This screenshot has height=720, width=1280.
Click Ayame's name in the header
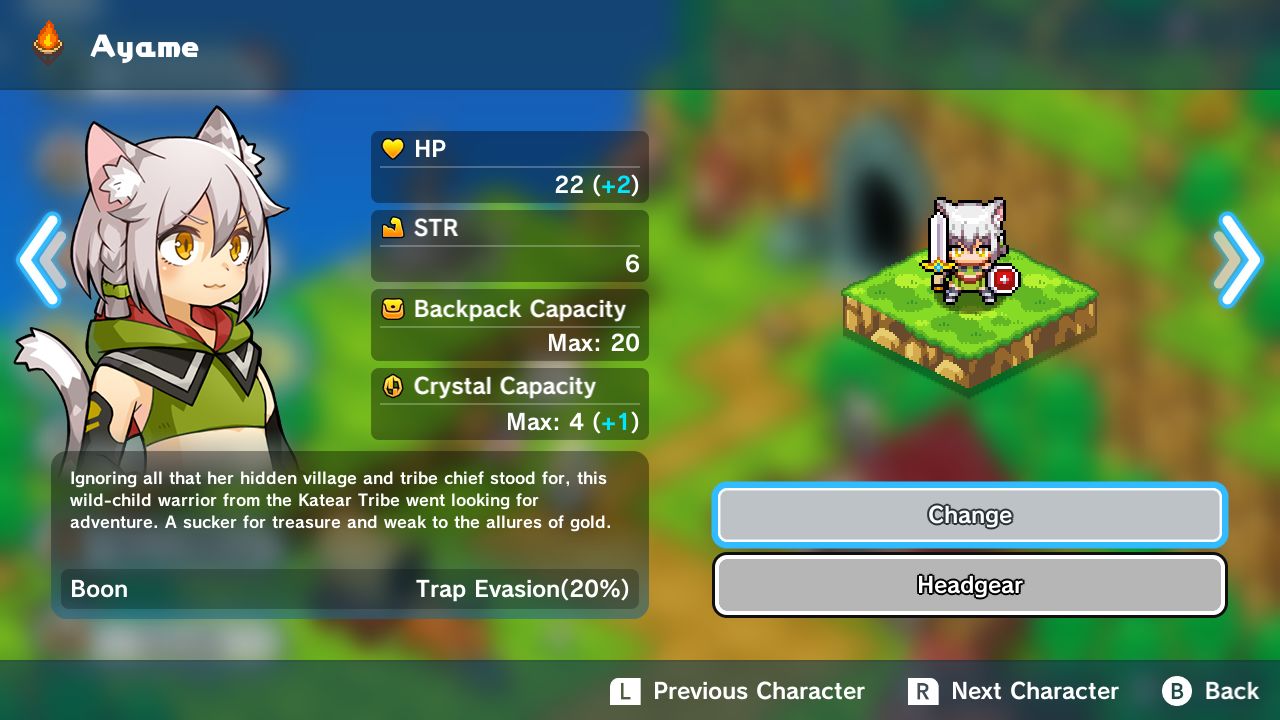[x=146, y=46]
